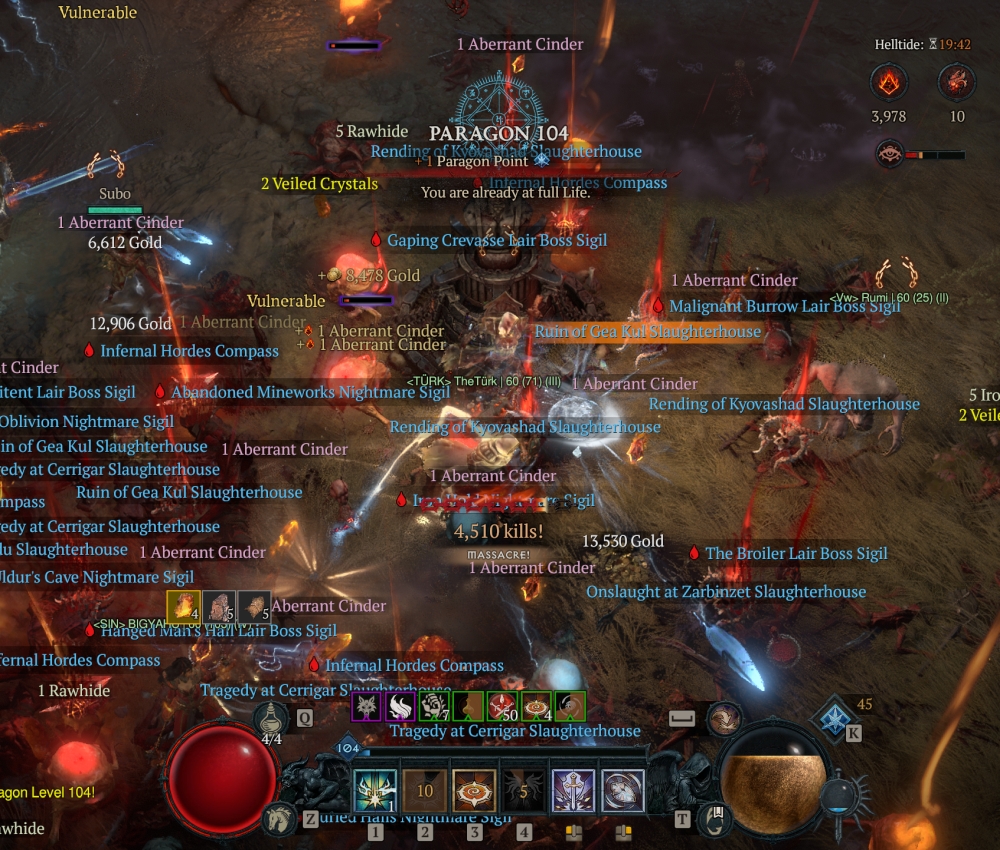
Task: Pick up The Broiler Lair Boss Sigil
Action: [x=796, y=553]
